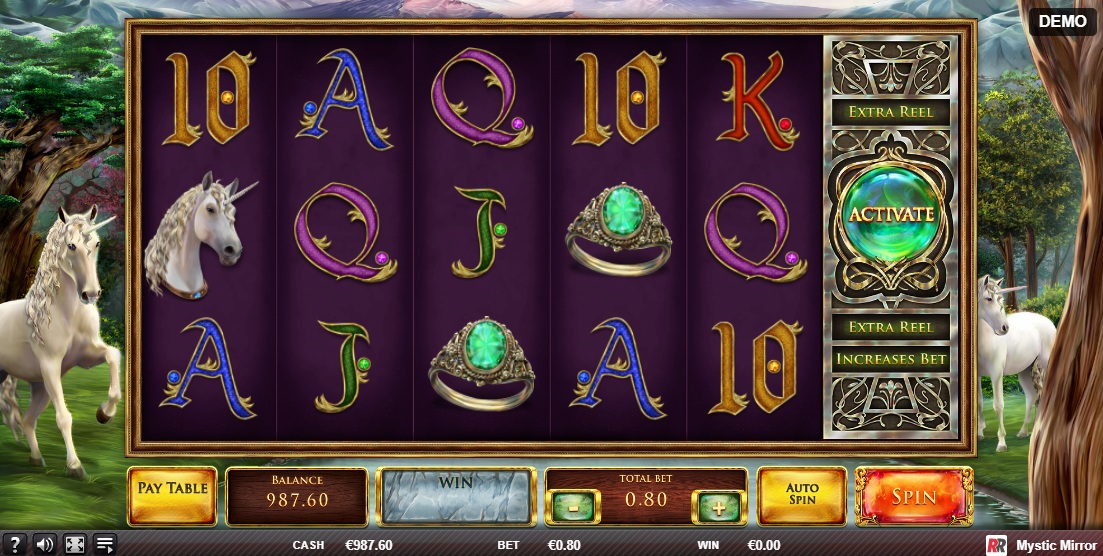
Task: Decrease total bet with the minus button
Action: [572, 506]
